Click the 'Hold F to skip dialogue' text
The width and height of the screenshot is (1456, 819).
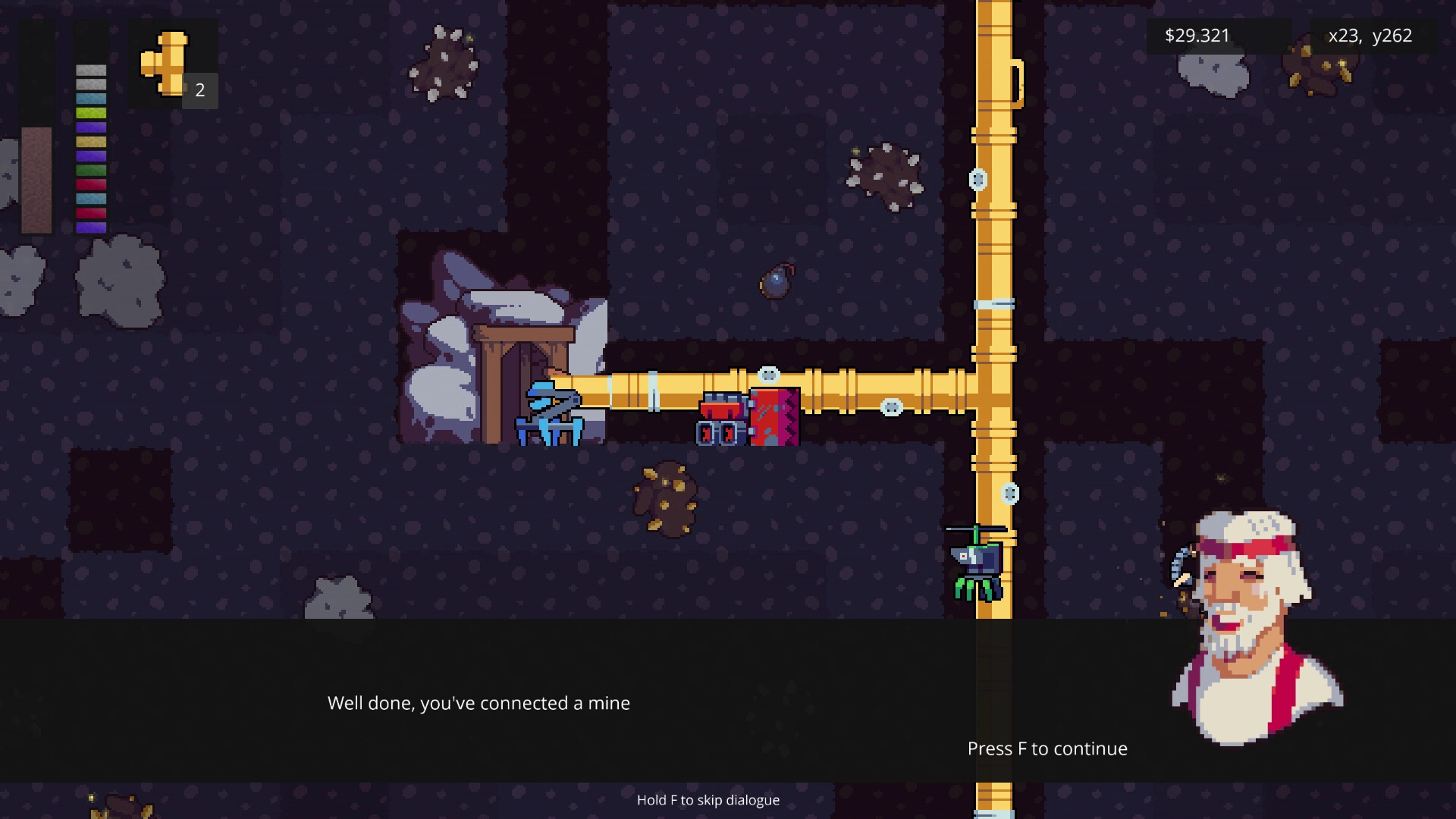click(709, 800)
